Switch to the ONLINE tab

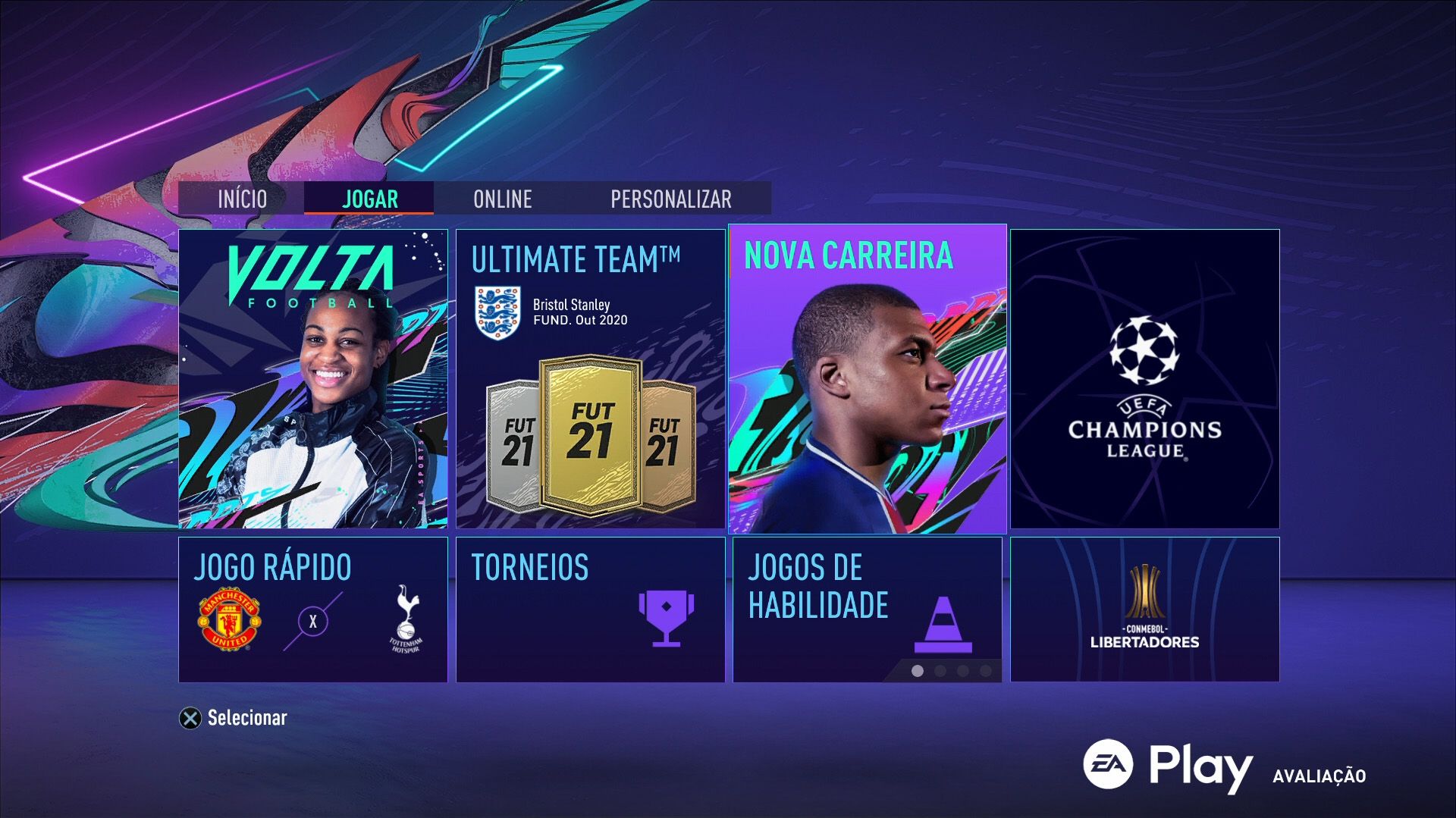coord(503,199)
